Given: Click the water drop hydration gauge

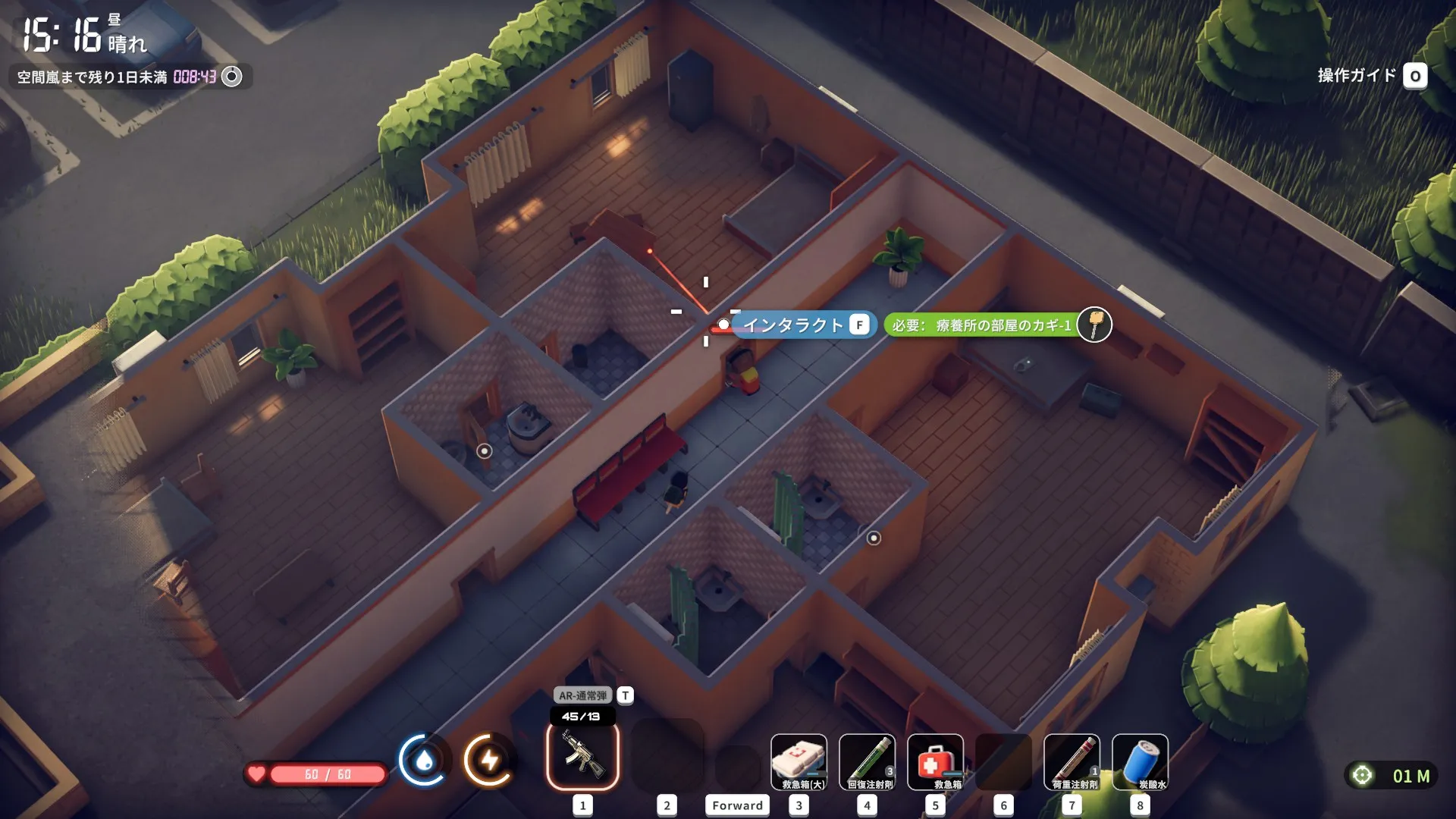Looking at the screenshot, I should click(x=424, y=759).
